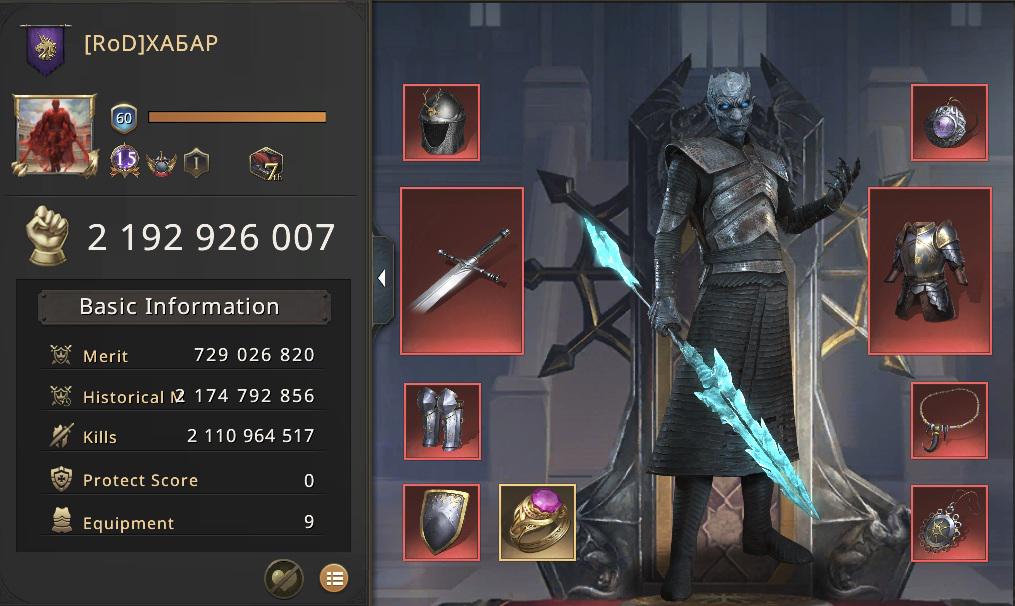Select the shield equipment slot
This screenshot has width=1015, height=606.
441,522
